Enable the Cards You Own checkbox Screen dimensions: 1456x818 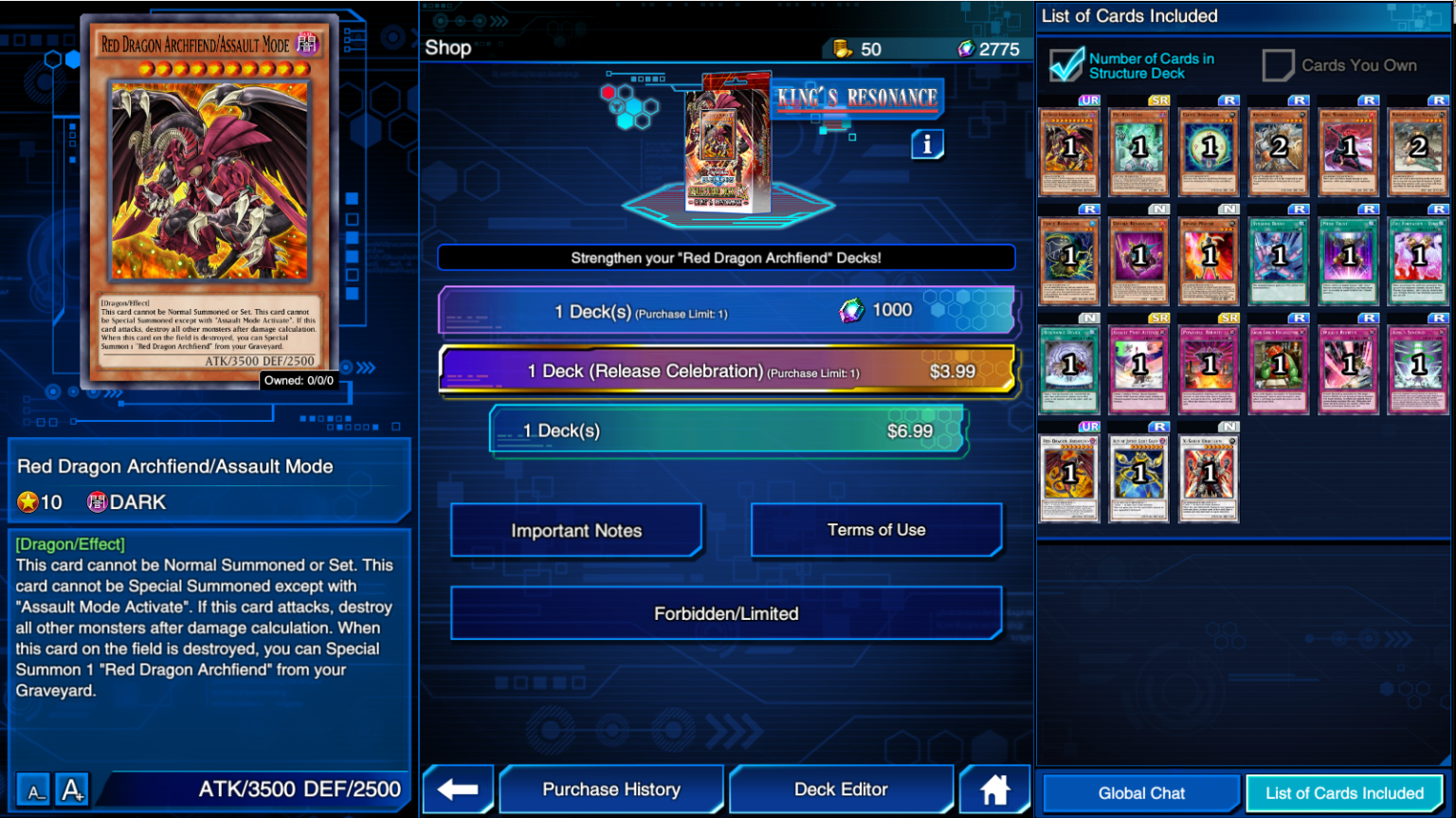pos(1279,64)
